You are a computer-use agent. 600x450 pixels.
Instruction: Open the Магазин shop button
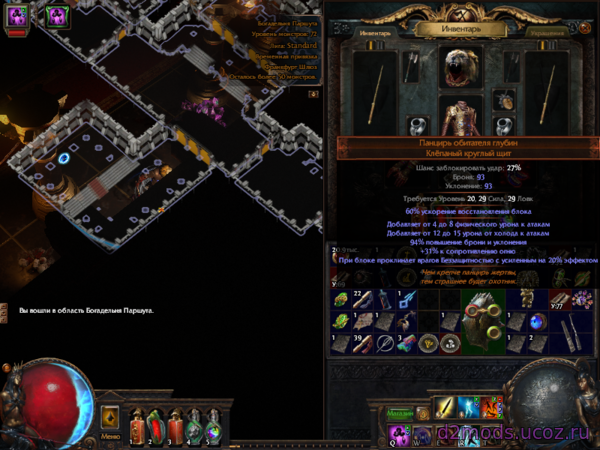pyautogui.click(x=402, y=415)
